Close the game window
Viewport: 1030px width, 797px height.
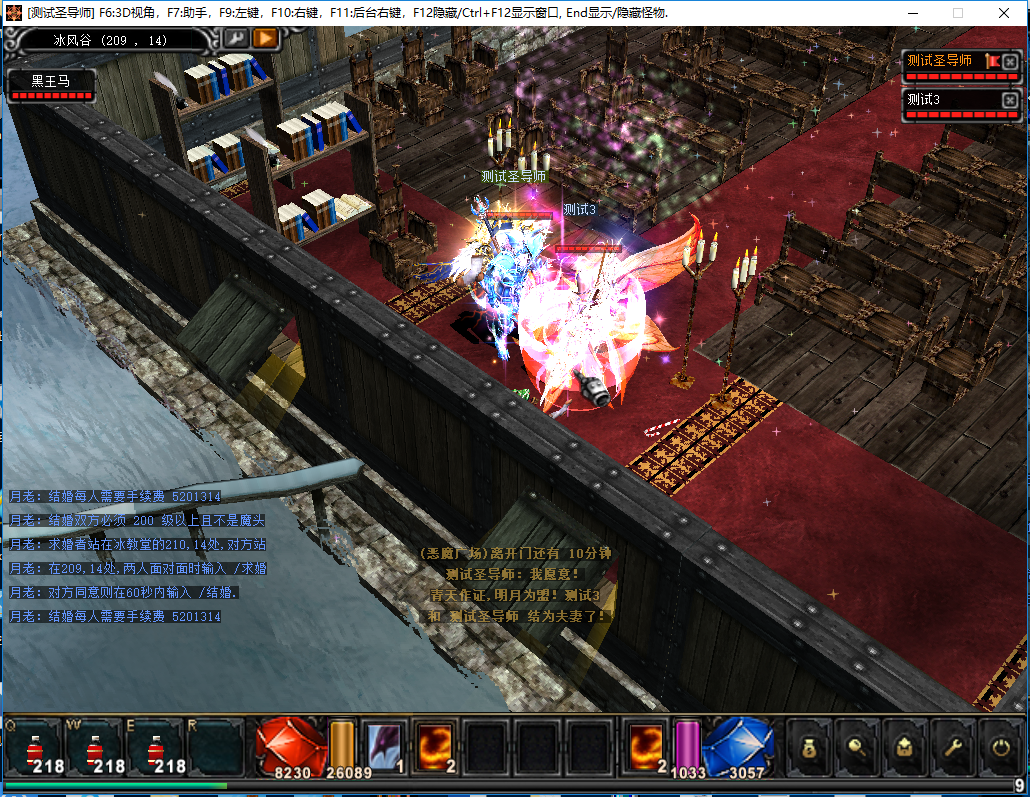(1005, 13)
